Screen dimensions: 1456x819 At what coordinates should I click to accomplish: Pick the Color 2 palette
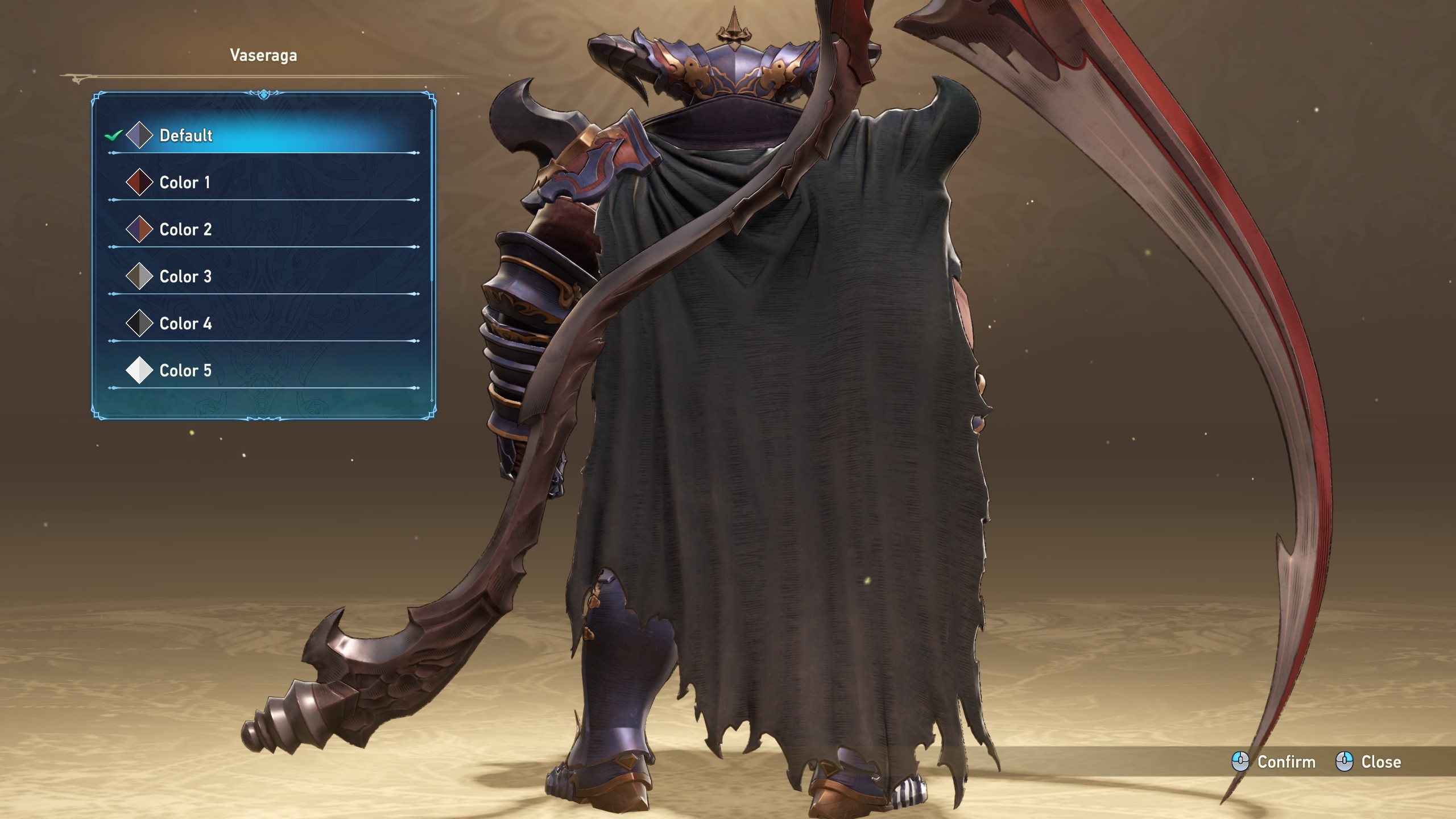[x=185, y=230]
